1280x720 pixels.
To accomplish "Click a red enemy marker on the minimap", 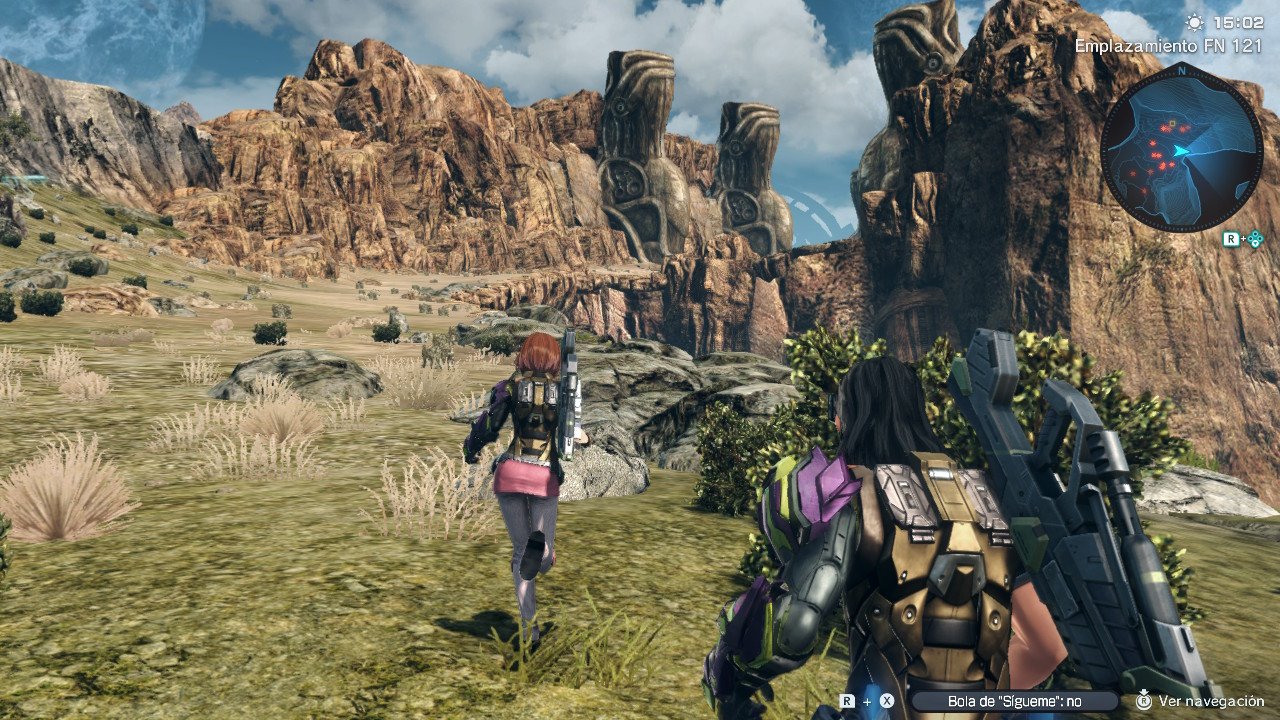I will tap(1163, 128).
